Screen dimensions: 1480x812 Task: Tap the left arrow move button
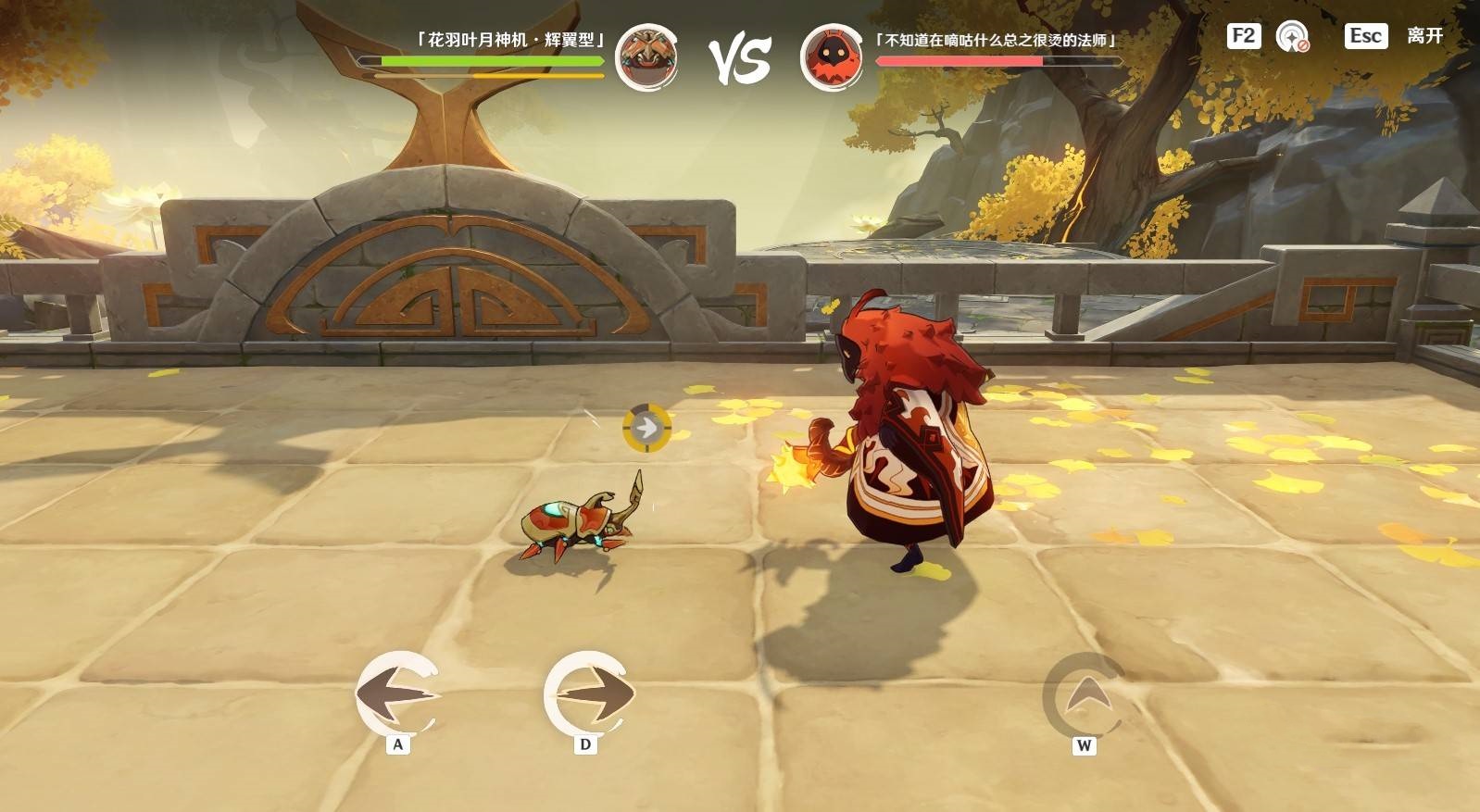[398, 693]
